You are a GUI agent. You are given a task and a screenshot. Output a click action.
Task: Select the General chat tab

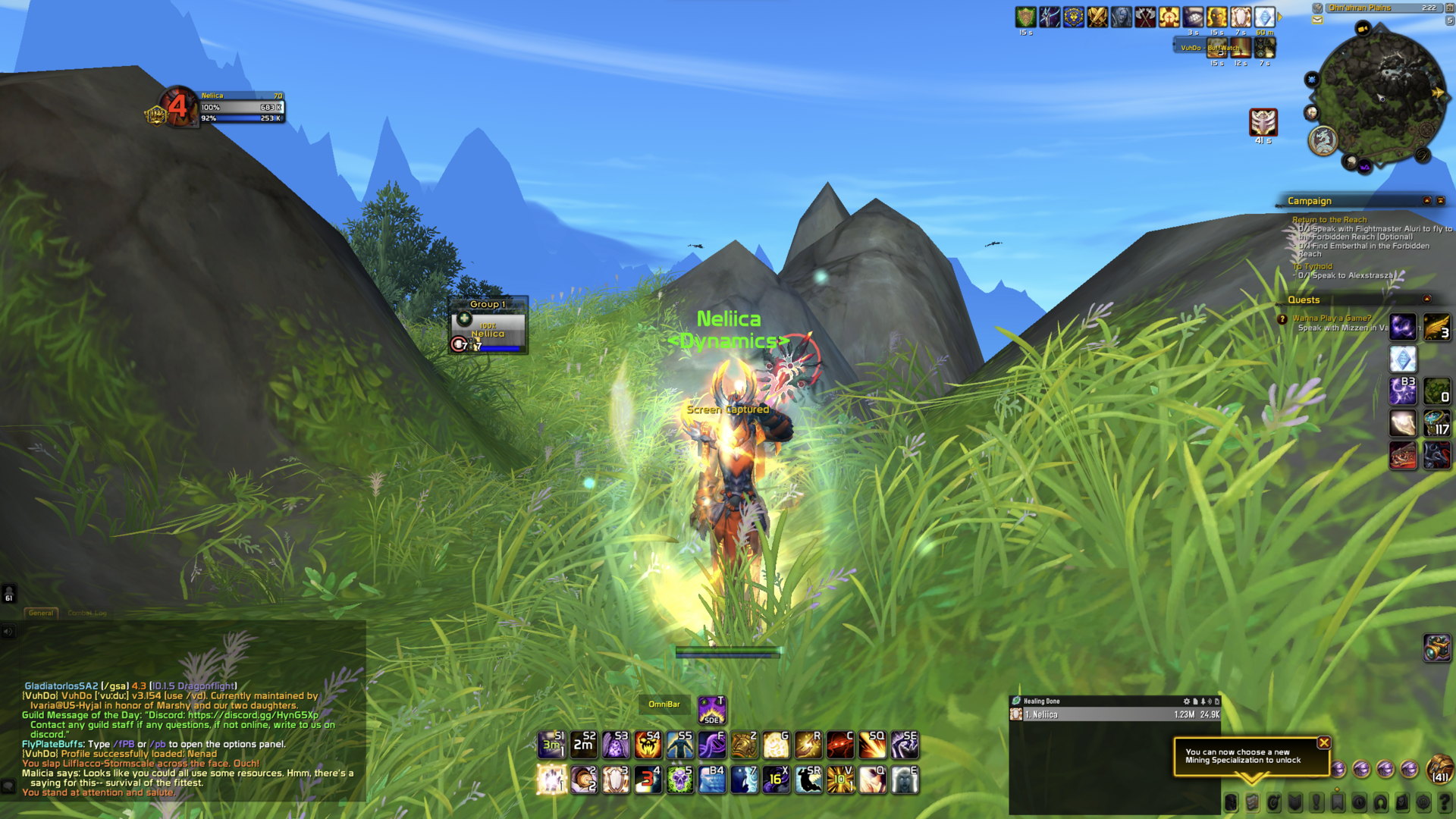point(41,613)
